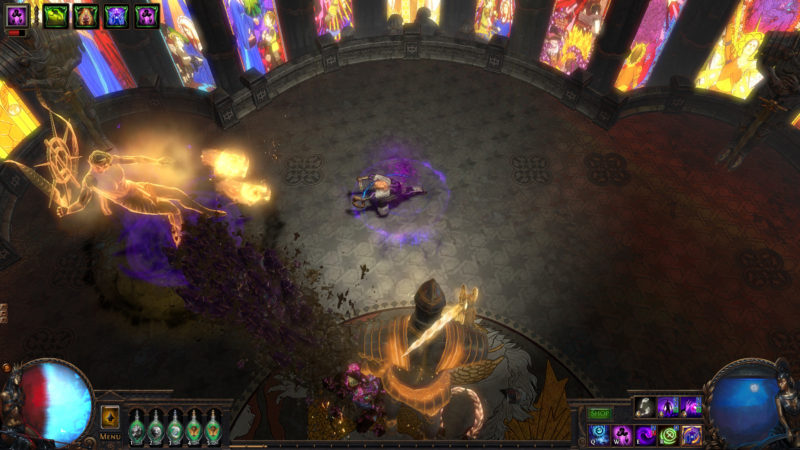
Task: Open the green Shop button
Action: pyautogui.click(x=599, y=413)
